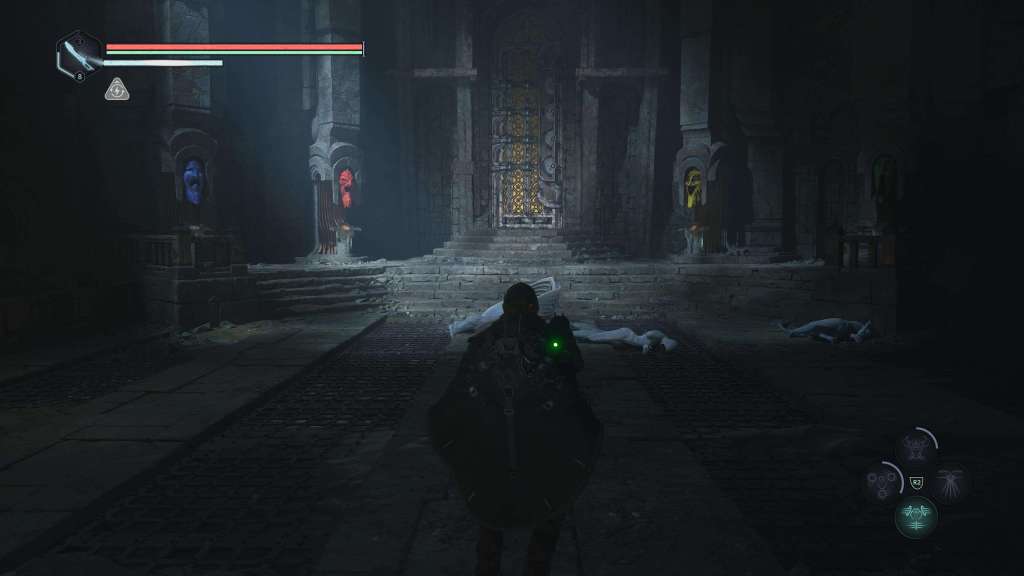Select the three-orb ability on the wheel's left
The width and height of the screenshot is (1024, 576).
pos(883,481)
